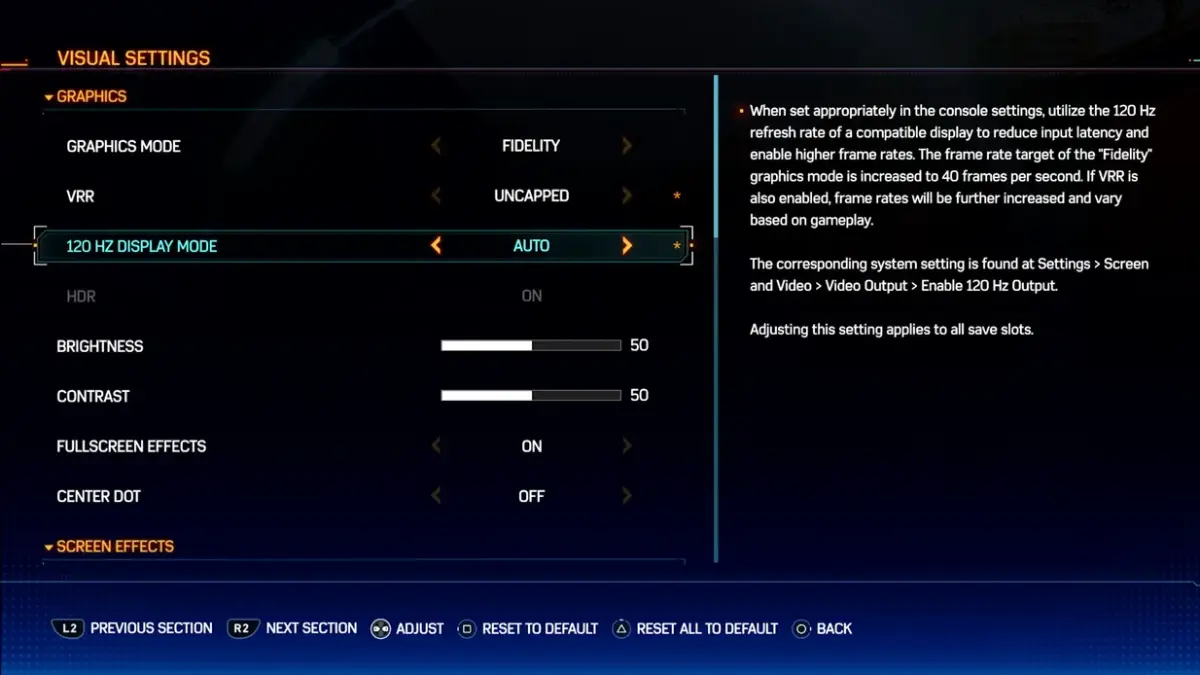Viewport: 1200px width, 675px height.
Task: Adjust the Contrast slider
Action: click(x=531, y=396)
